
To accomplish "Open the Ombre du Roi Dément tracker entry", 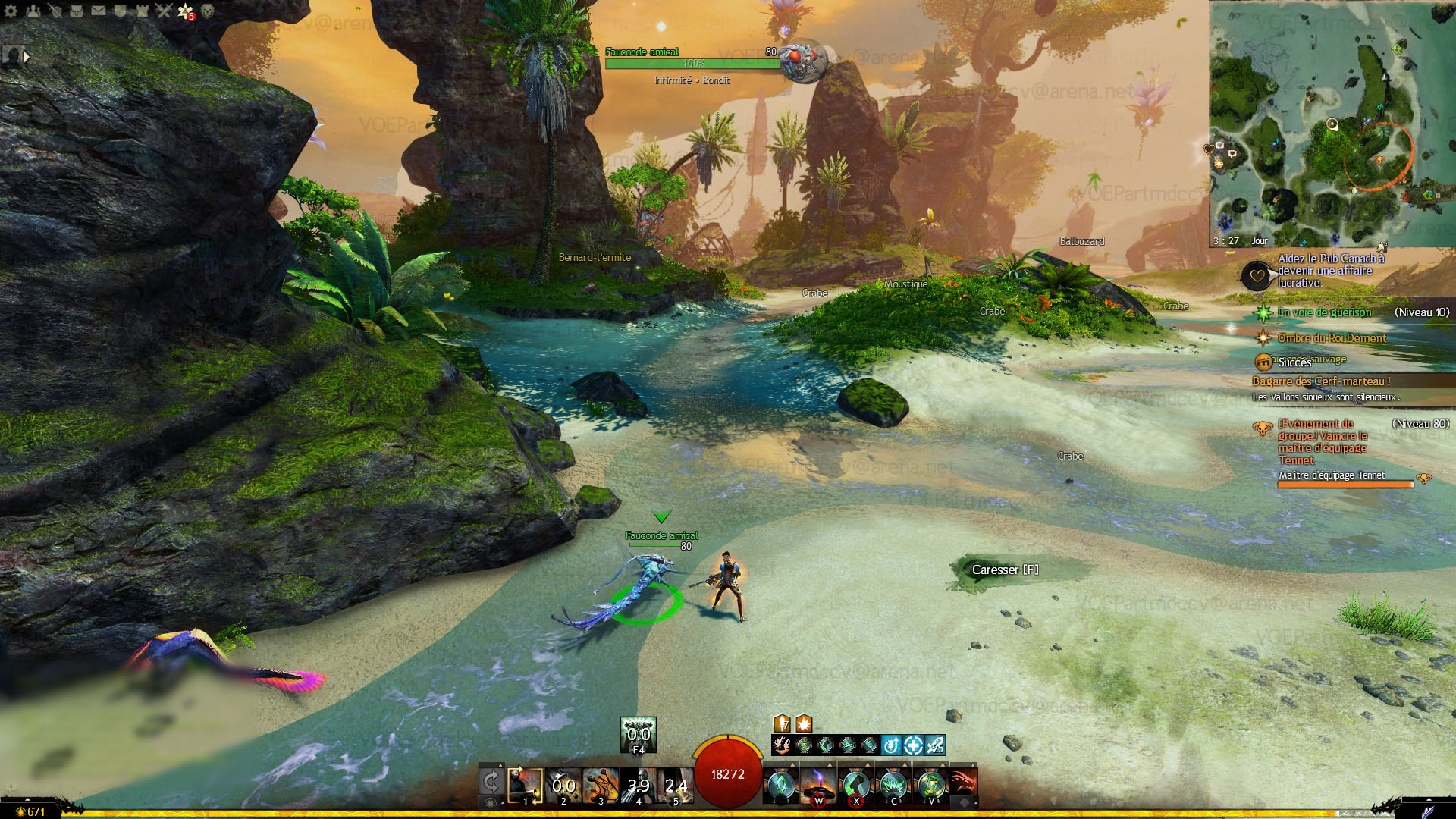I will [x=1332, y=338].
